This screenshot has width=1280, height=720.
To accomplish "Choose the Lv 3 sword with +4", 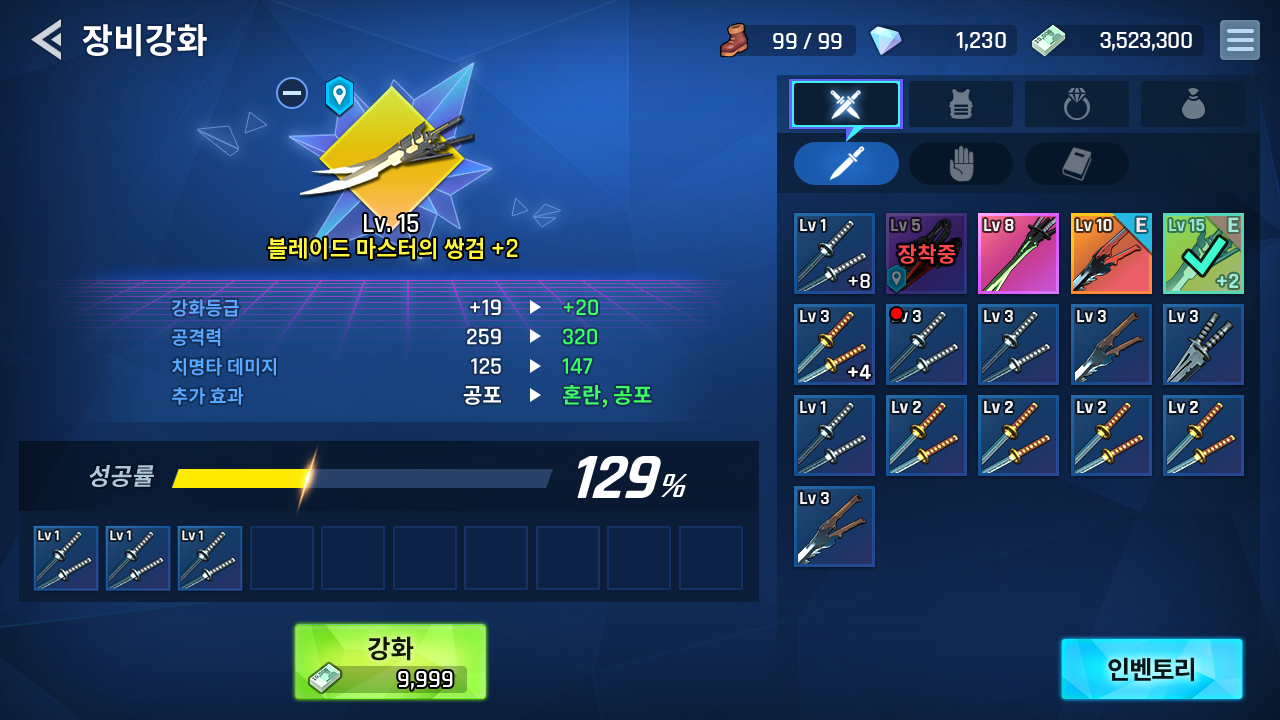I will tap(834, 344).
